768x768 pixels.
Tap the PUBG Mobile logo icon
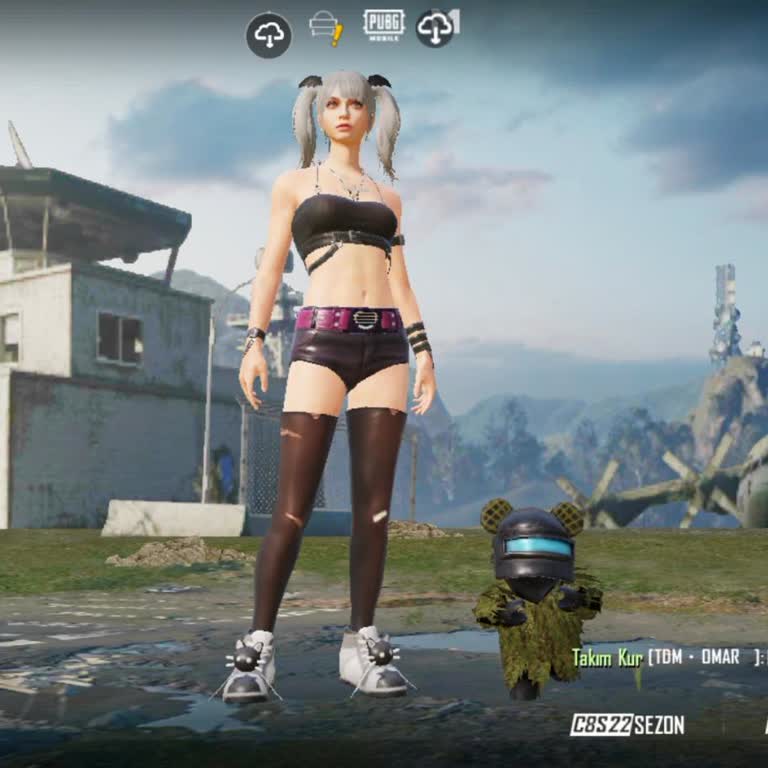pos(384,25)
